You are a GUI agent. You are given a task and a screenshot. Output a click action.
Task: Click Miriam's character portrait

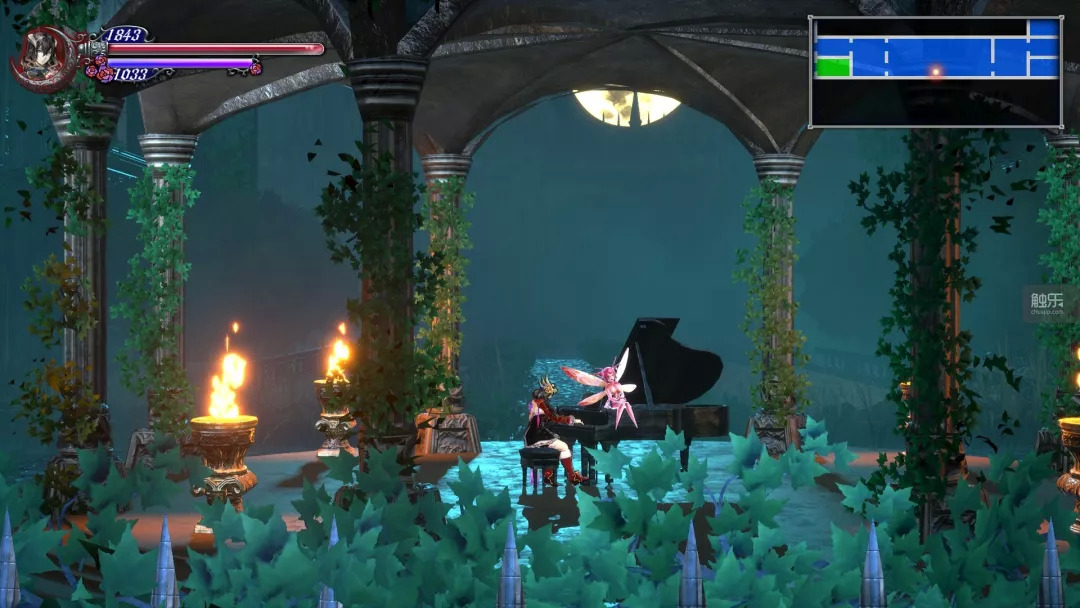[43, 56]
